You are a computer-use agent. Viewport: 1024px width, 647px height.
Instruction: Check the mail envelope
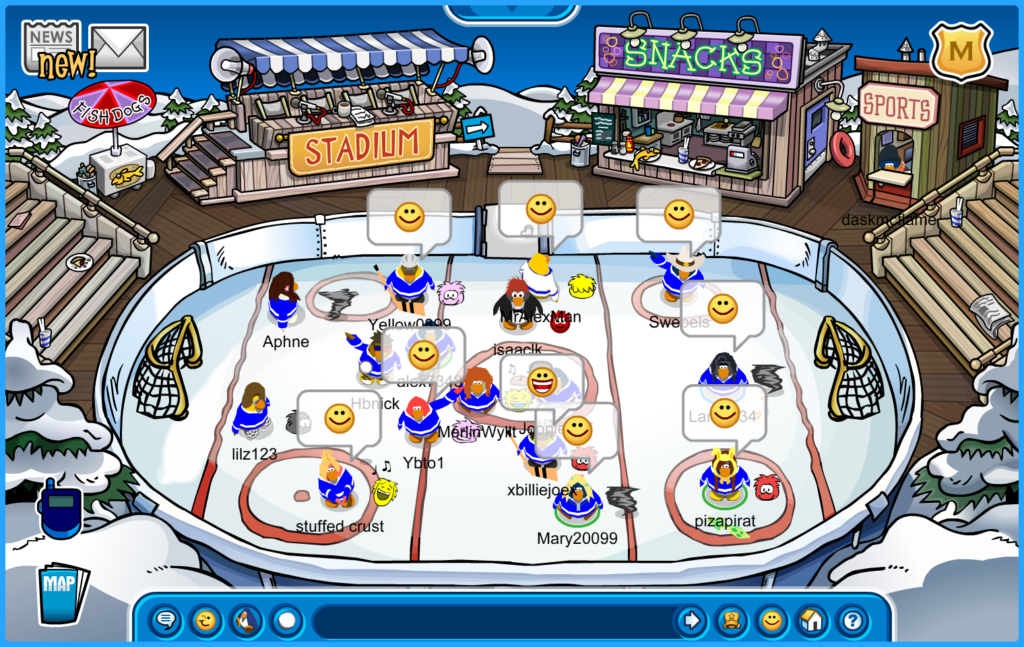point(120,47)
